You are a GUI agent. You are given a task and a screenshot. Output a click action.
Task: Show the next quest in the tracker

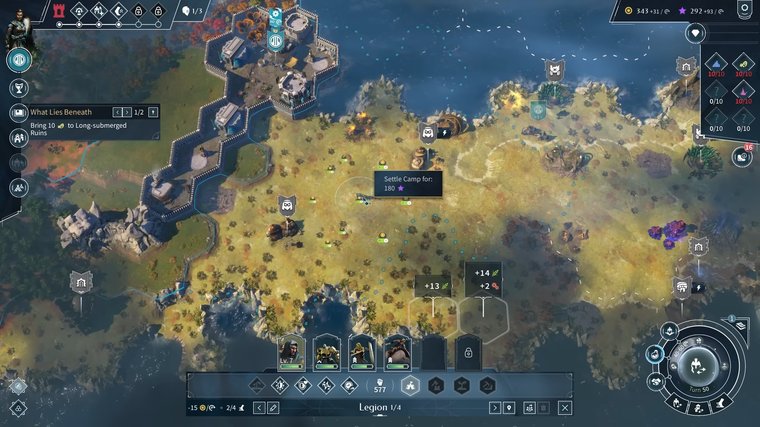(128, 112)
